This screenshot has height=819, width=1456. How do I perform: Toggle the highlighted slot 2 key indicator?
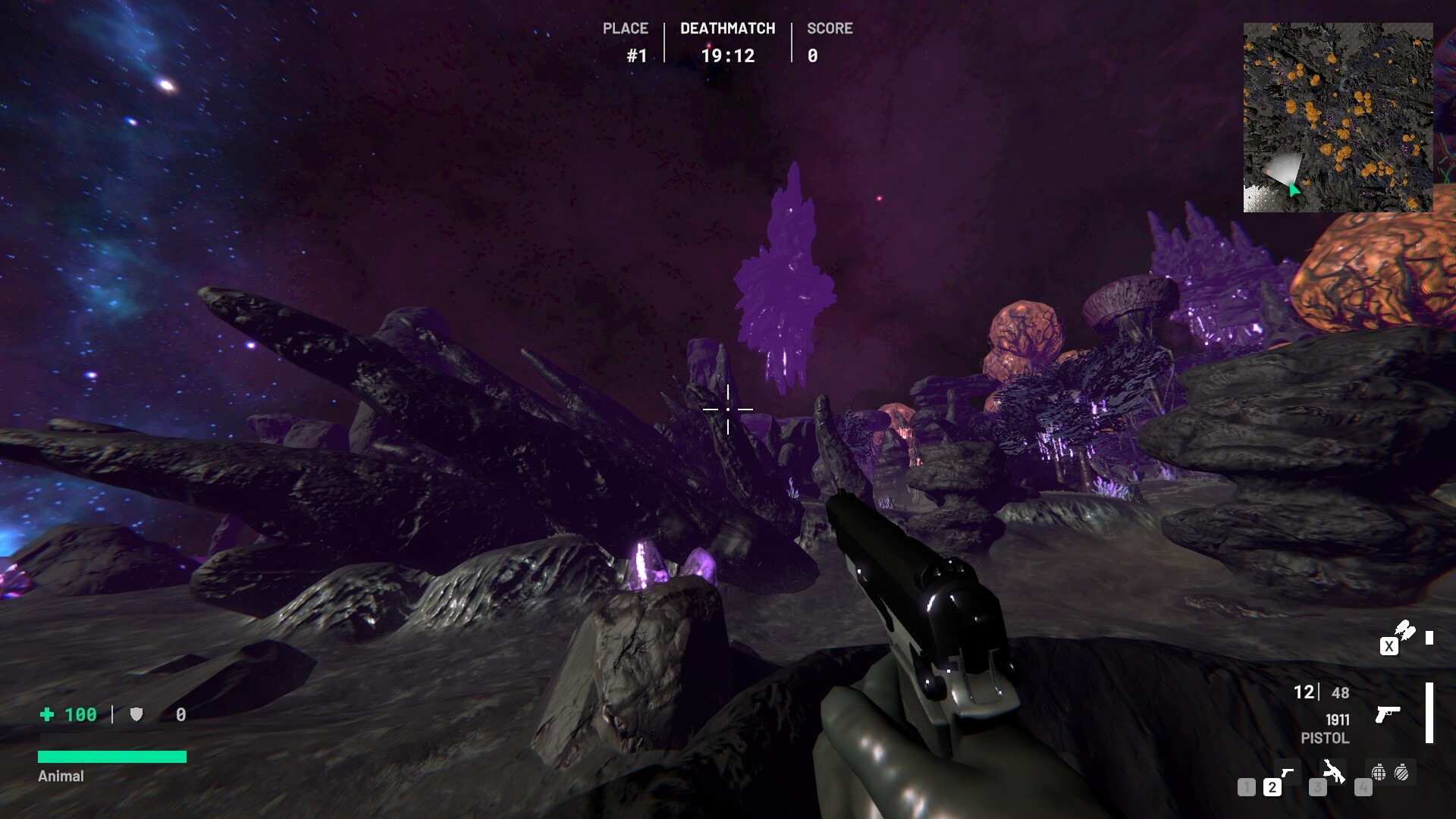pyautogui.click(x=1272, y=787)
